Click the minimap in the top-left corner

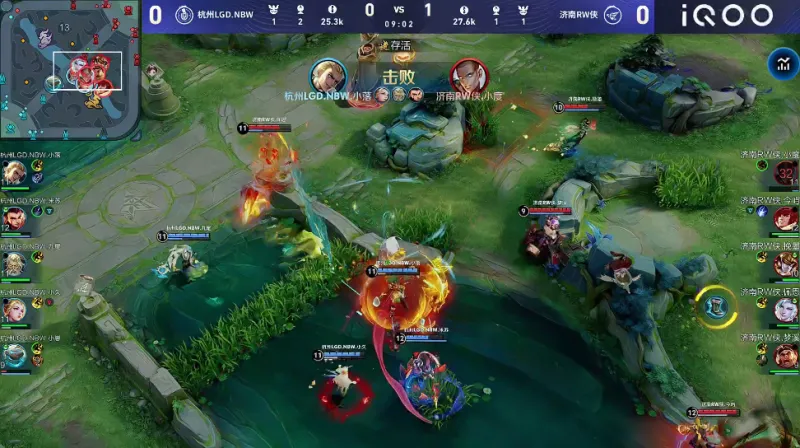68,68
